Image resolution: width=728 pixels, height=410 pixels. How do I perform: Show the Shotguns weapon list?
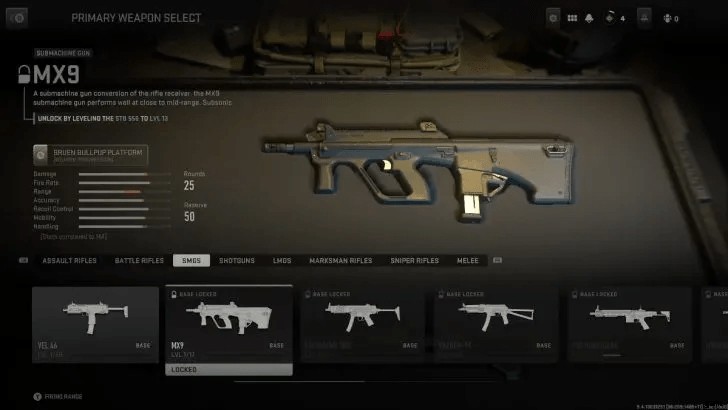pos(237,261)
